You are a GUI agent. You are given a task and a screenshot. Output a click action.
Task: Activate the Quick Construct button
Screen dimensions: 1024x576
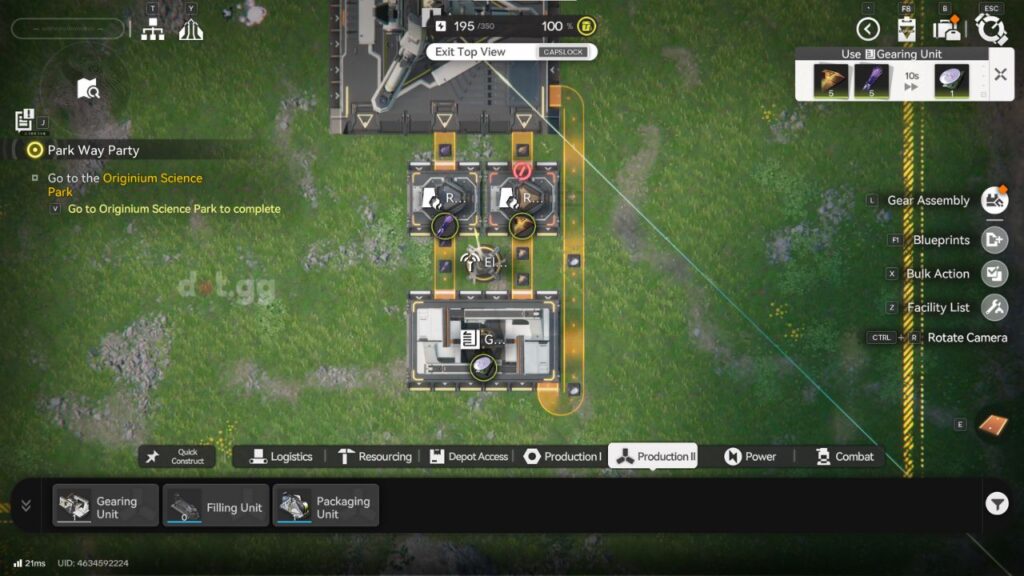point(177,457)
